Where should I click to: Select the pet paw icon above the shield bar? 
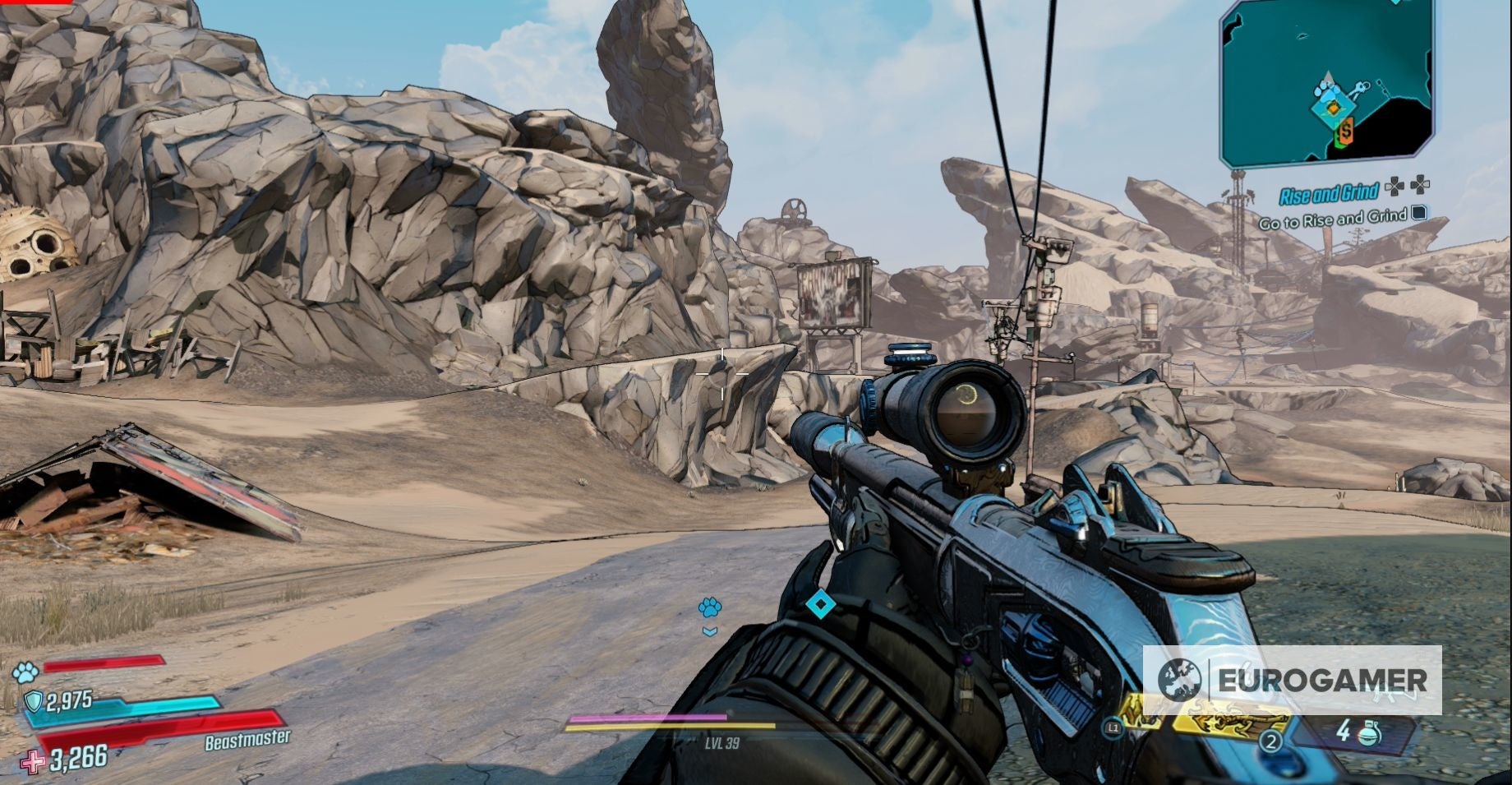click(x=26, y=672)
